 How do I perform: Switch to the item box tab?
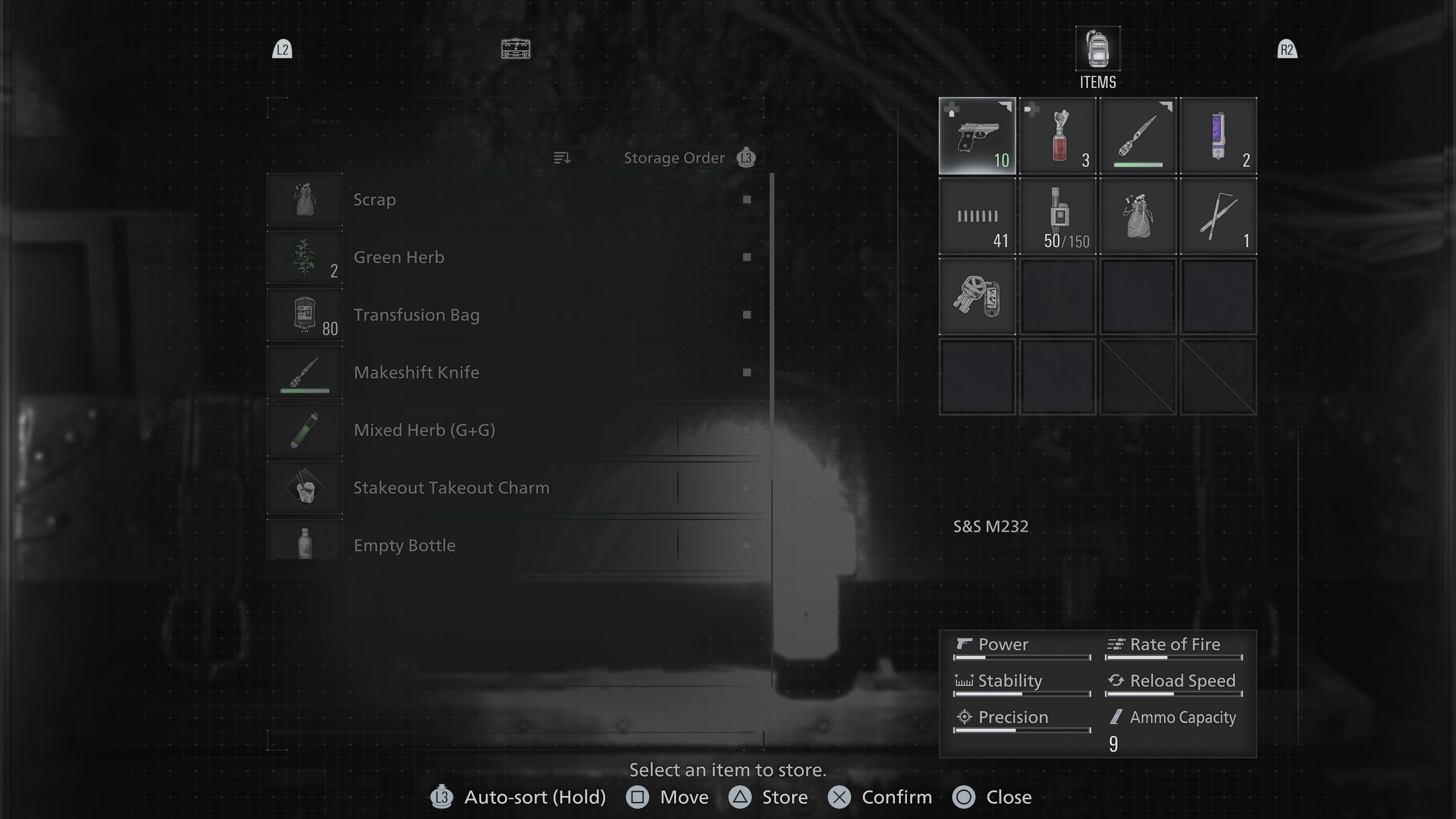(x=516, y=49)
